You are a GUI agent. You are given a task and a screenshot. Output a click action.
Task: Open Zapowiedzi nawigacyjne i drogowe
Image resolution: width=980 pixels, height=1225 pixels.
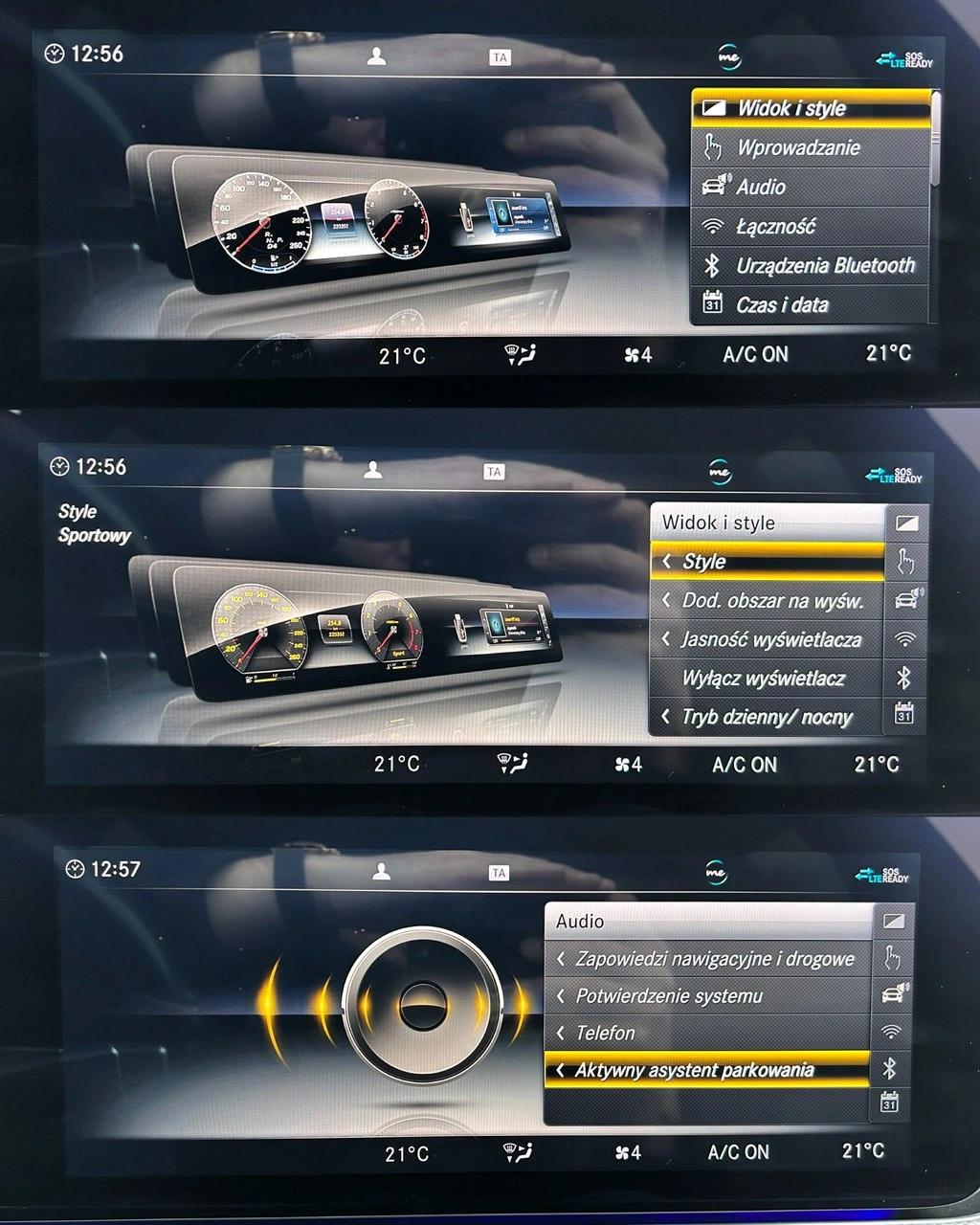(714, 959)
